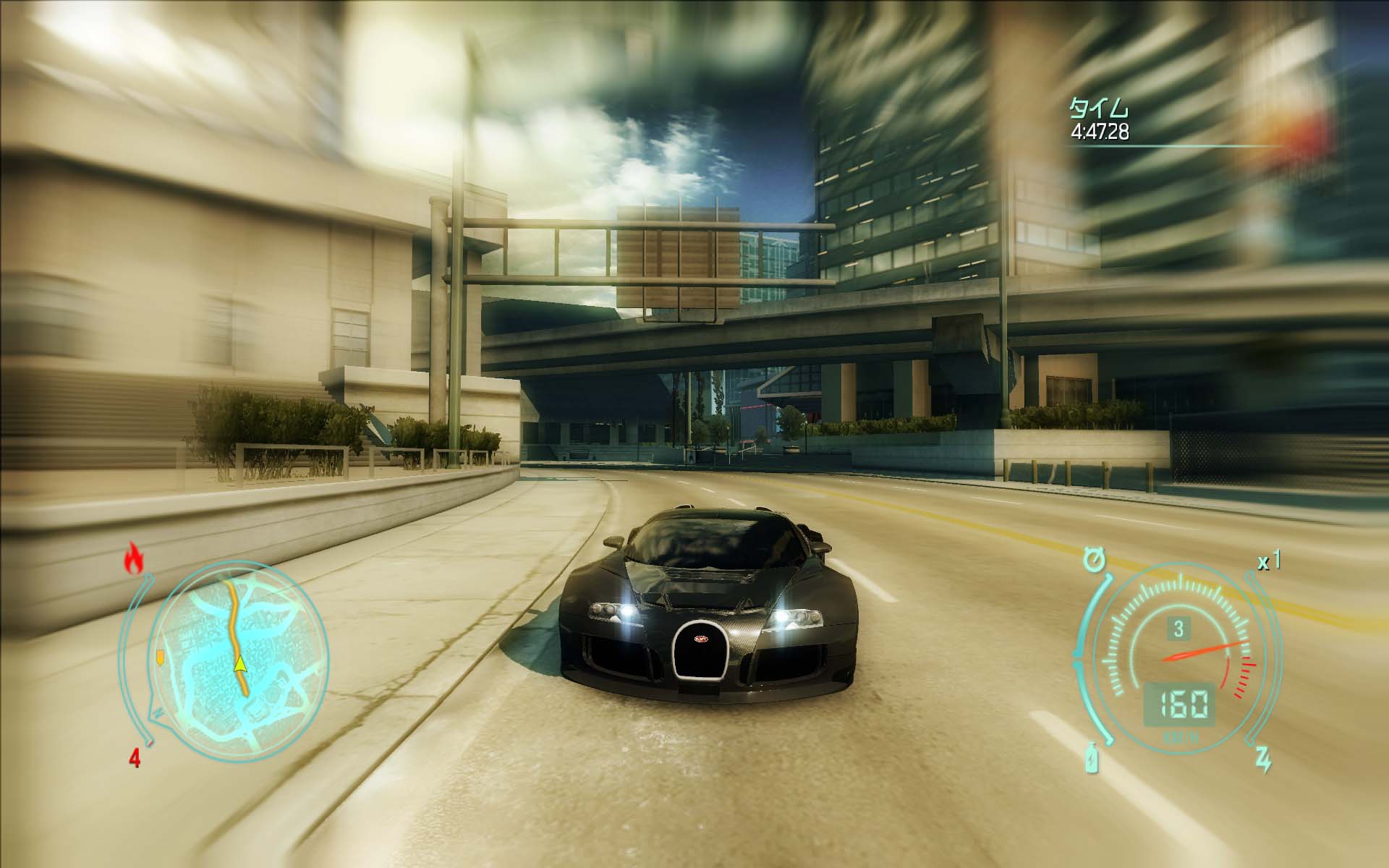Screen dimensions: 1389x868
Task: Click the stopwatch Speedbreaker icon
Action: pos(1095,561)
